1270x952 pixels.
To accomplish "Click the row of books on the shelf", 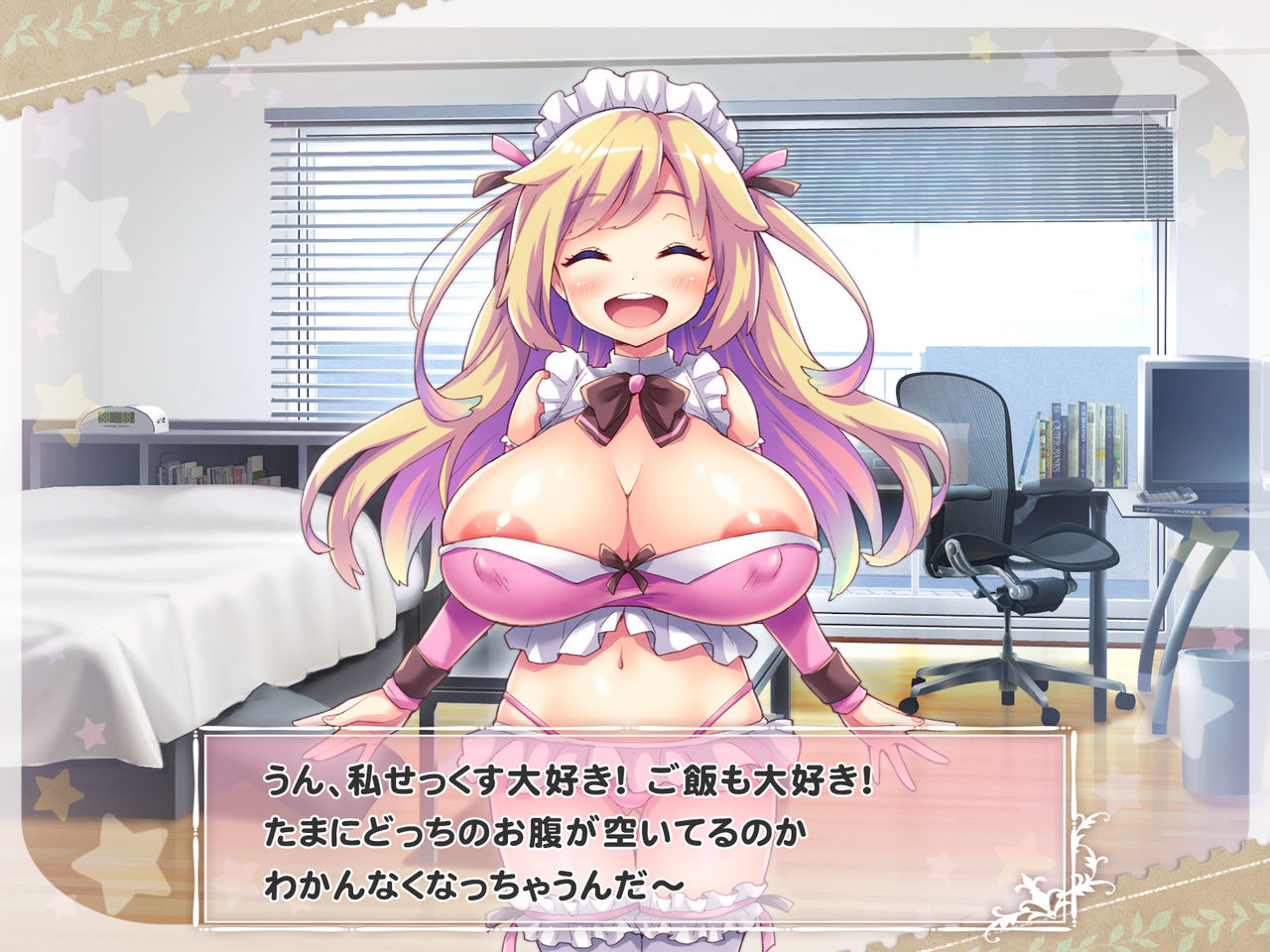I will click(1081, 436).
